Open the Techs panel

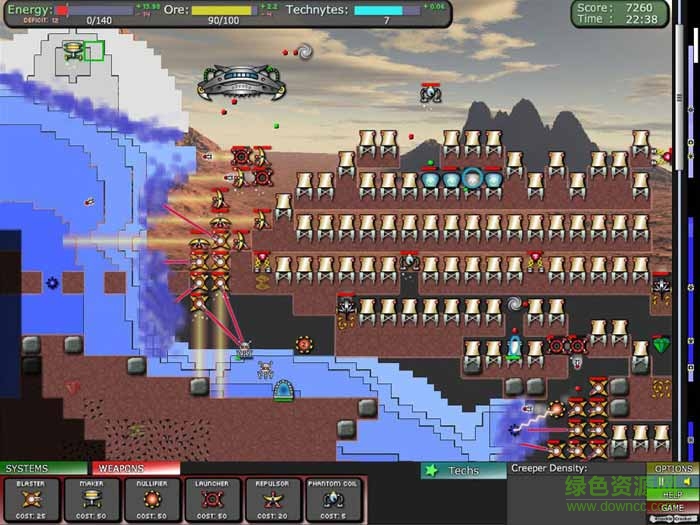(462, 470)
